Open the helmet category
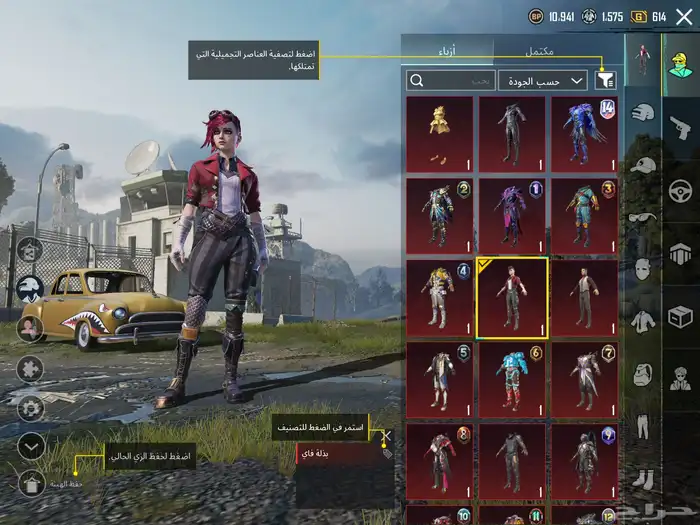This screenshot has width=700, height=525. pos(644,112)
